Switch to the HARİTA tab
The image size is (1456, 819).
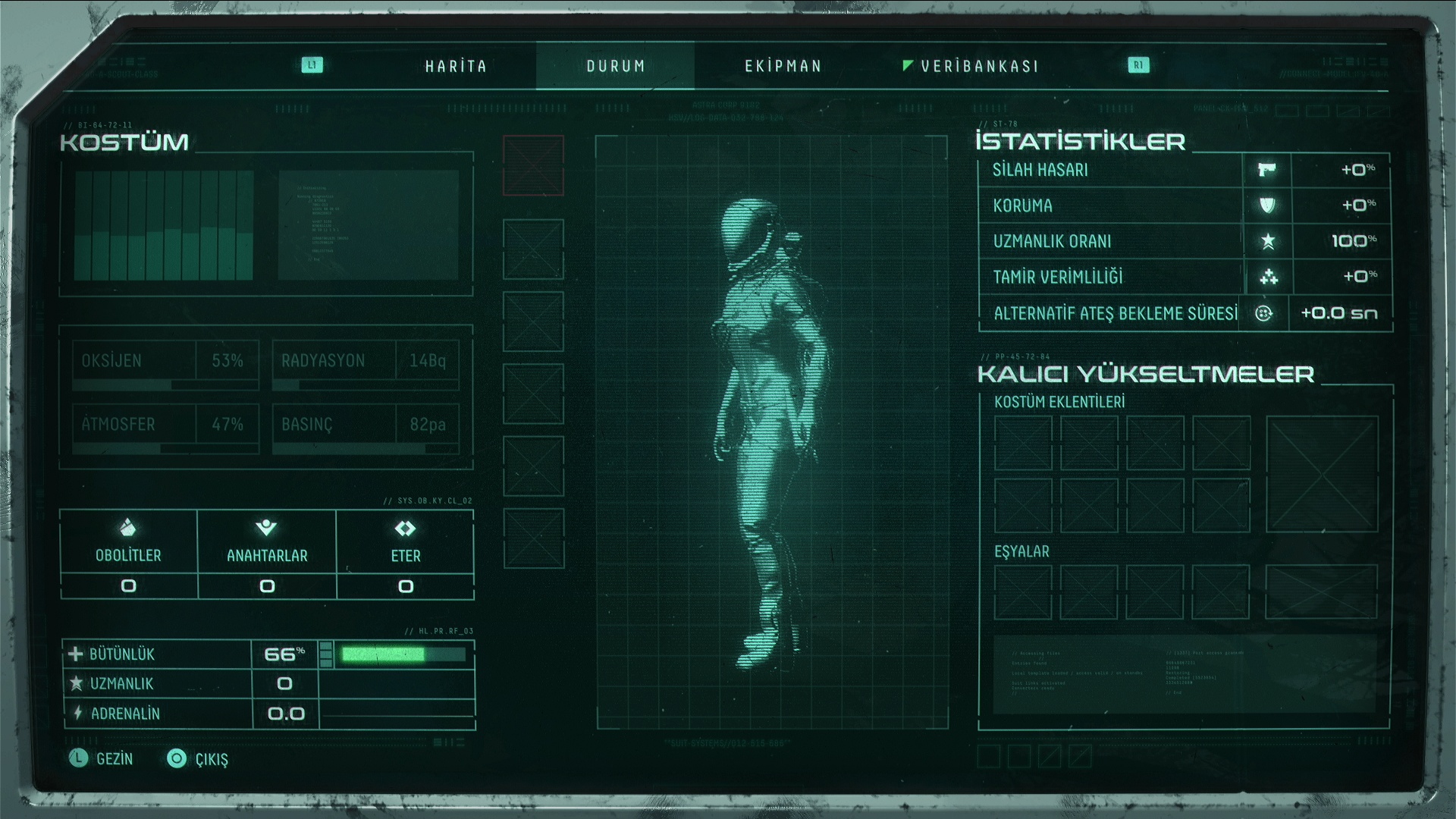click(456, 66)
